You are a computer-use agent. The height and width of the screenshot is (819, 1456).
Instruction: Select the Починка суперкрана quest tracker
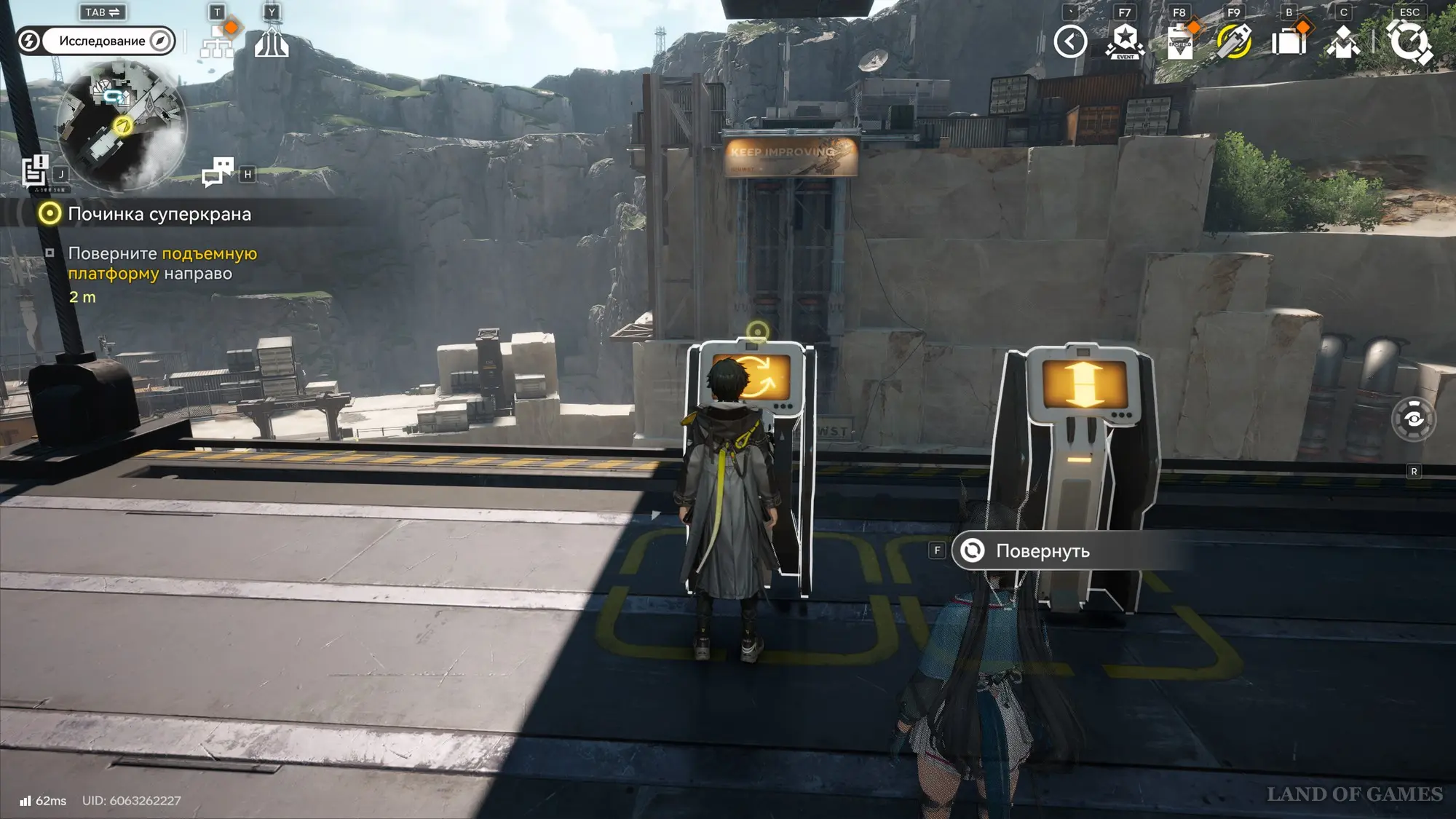click(159, 214)
